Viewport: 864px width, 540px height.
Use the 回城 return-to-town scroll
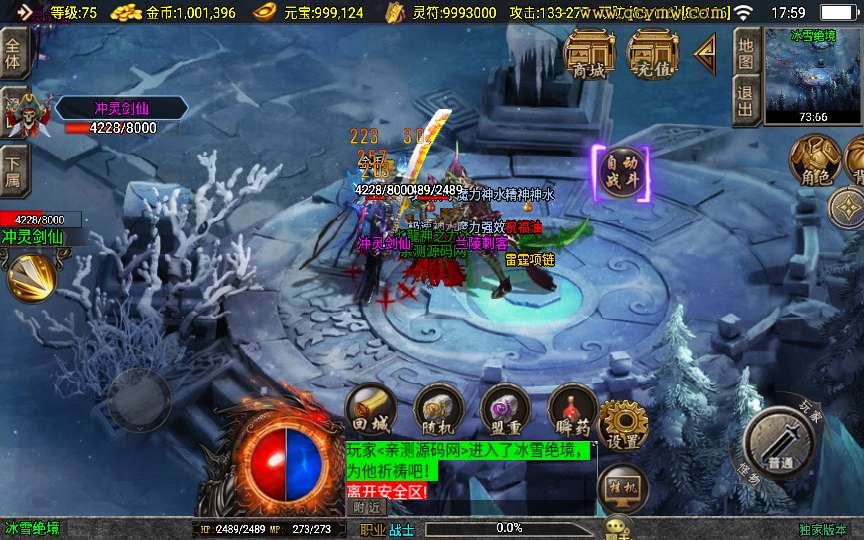371,410
